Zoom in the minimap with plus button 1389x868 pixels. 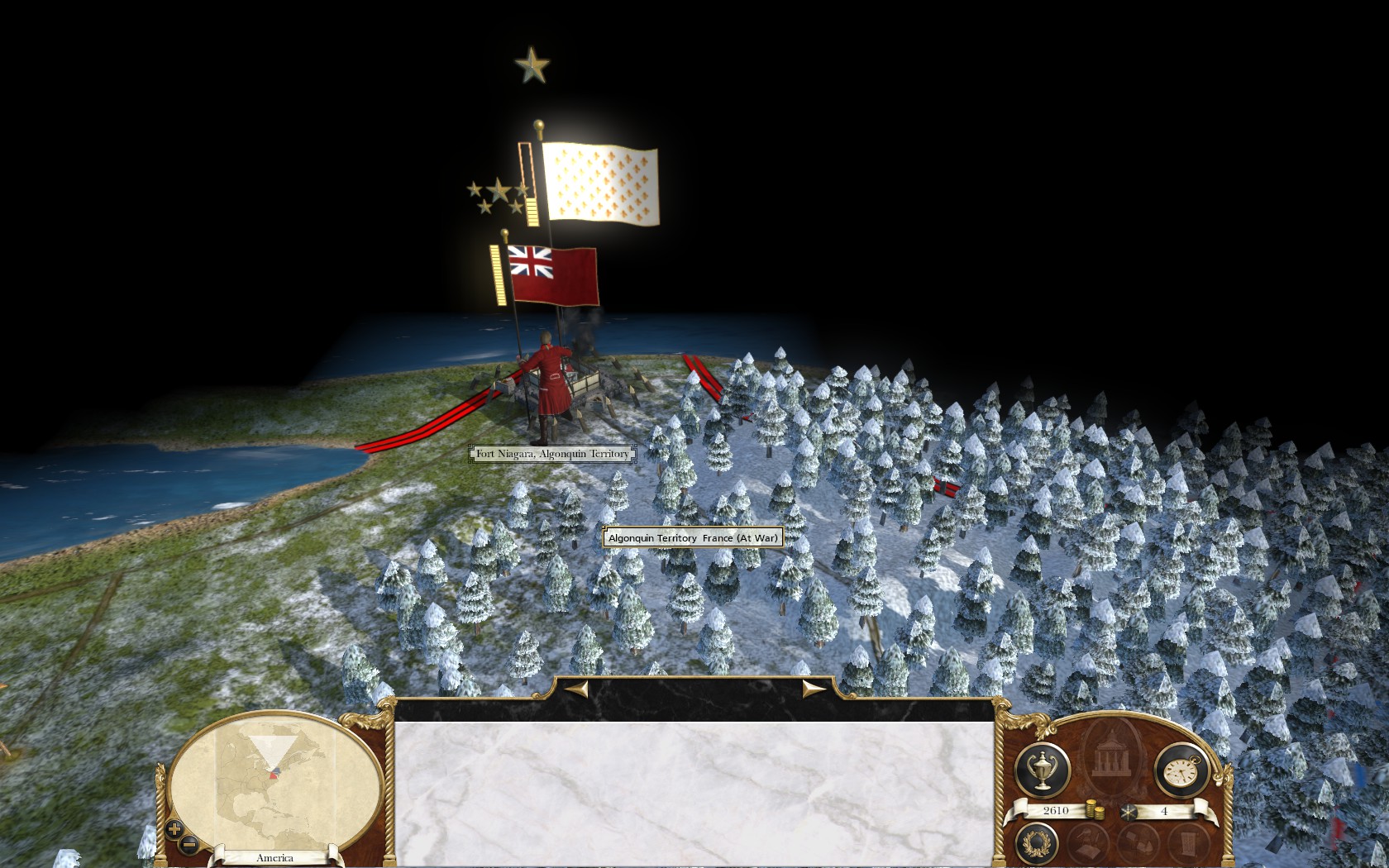coord(174,828)
